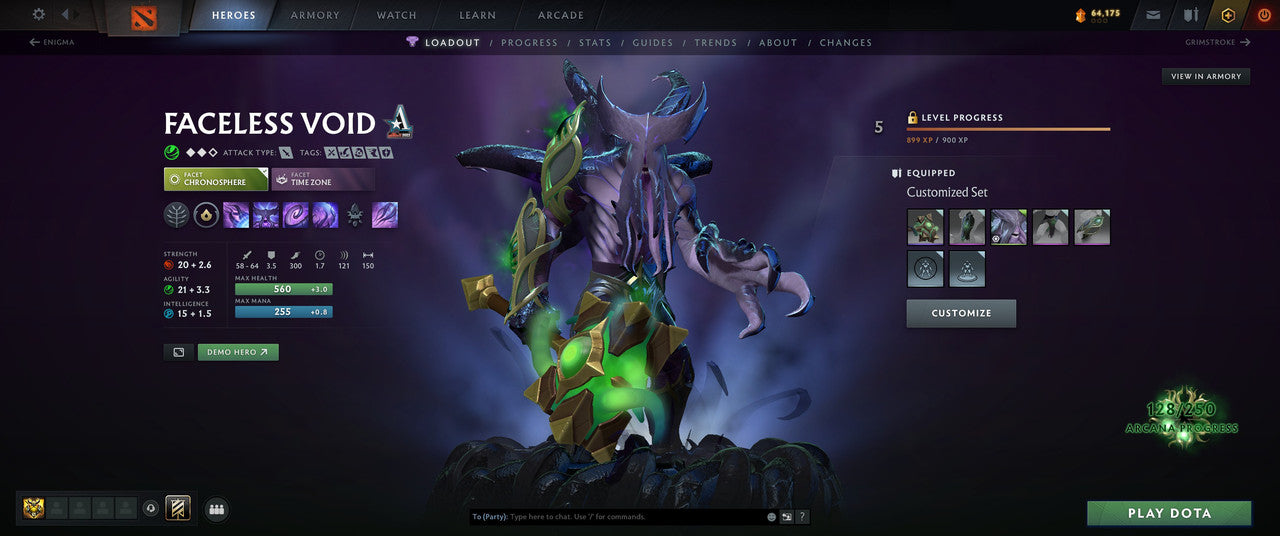
Task: Launch the Demo Hero mode
Action: 238,352
